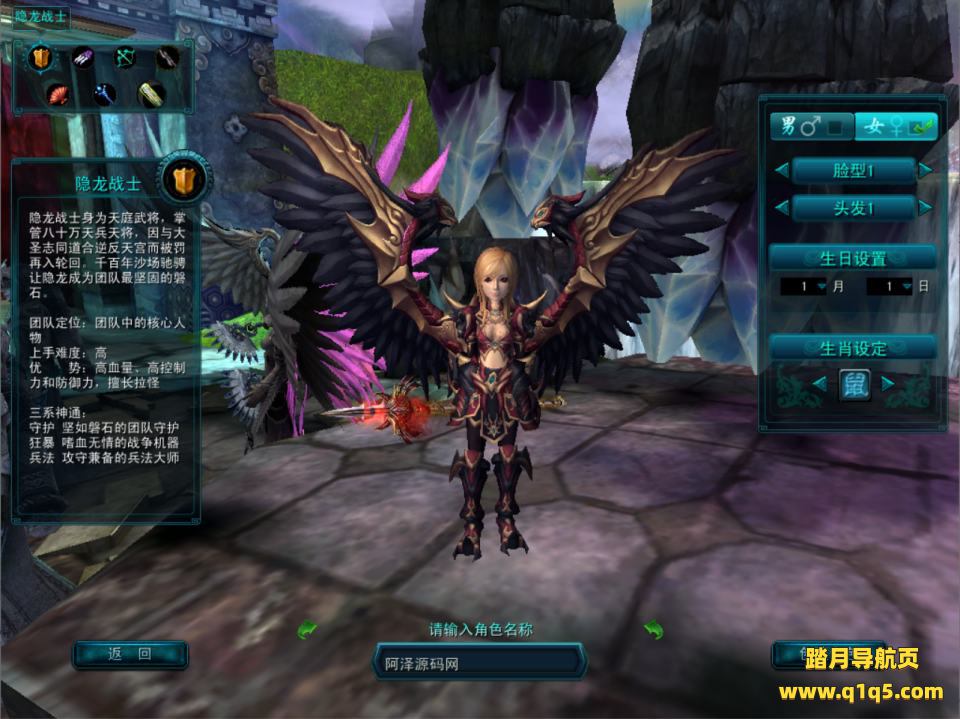Open the birthday month (月) dropdown

[822, 287]
